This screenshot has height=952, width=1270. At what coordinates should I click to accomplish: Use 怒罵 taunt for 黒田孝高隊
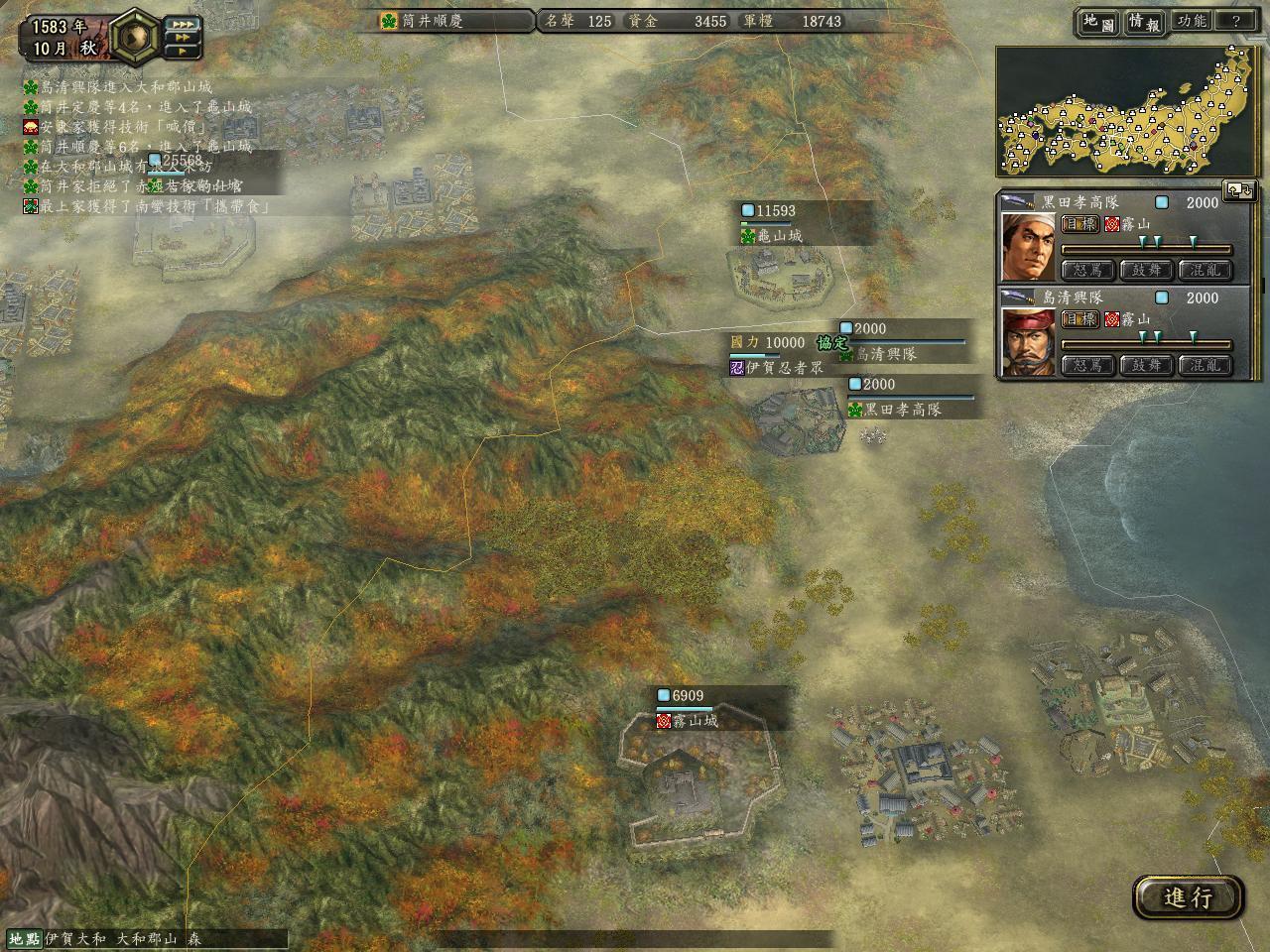[x=1087, y=270]
